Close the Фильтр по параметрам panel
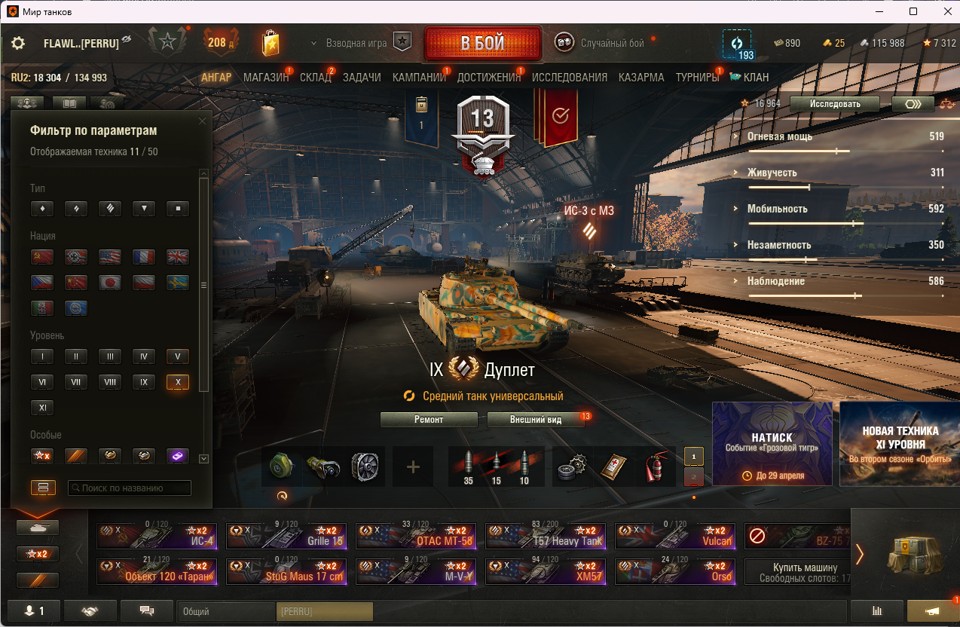Screen dimensions: 960x627 tap(201, 121)
